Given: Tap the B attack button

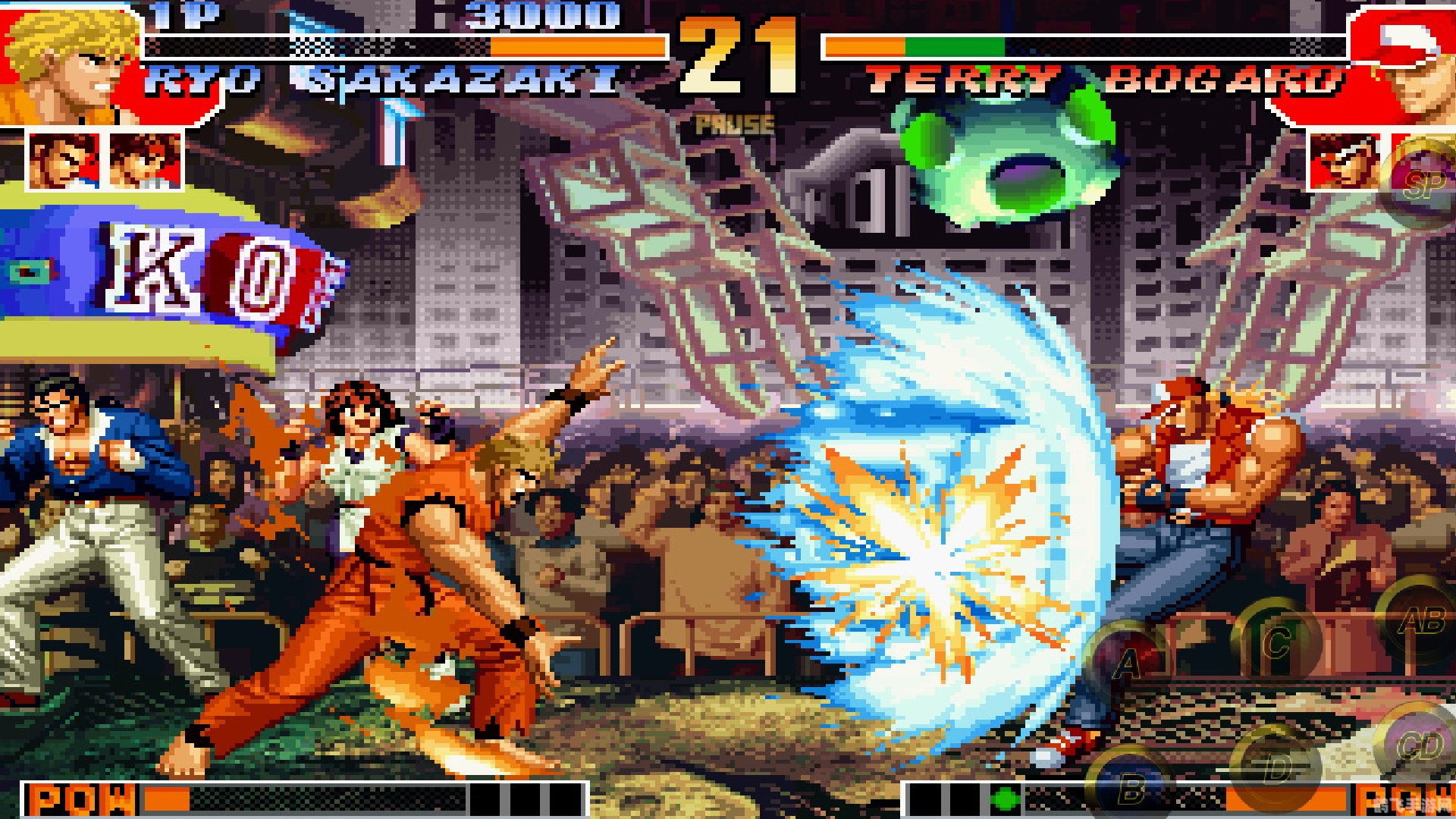Looking at the screenshot, I should coord(1131,789).
